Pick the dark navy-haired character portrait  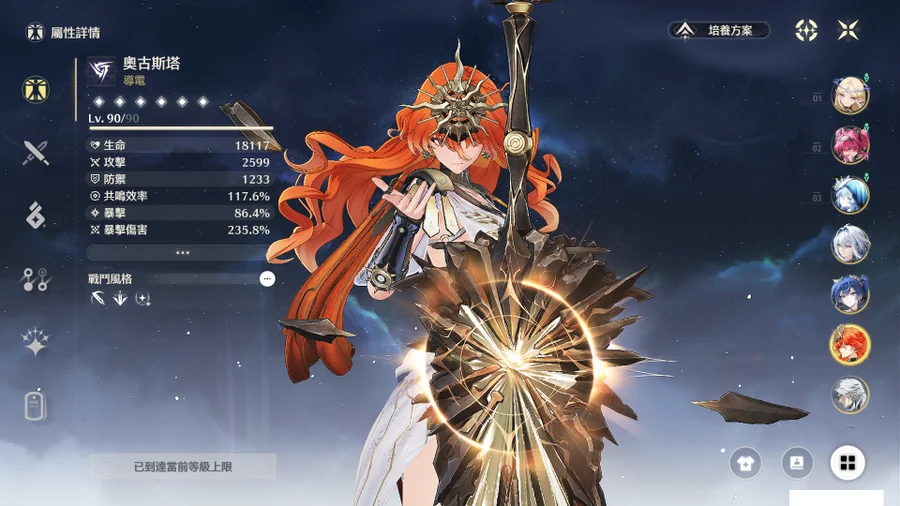(850, 295)
